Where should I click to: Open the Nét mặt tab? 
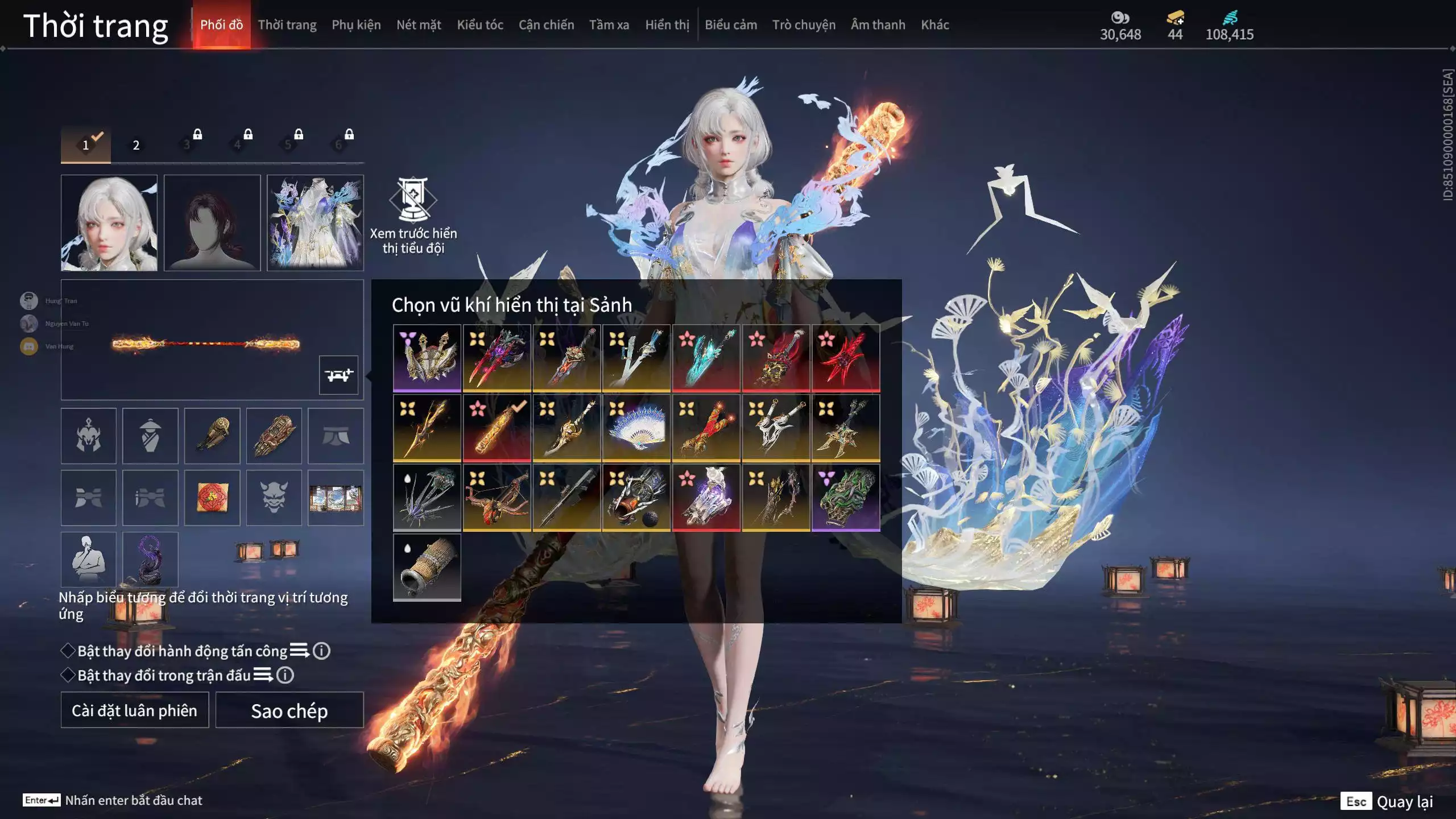419,25
